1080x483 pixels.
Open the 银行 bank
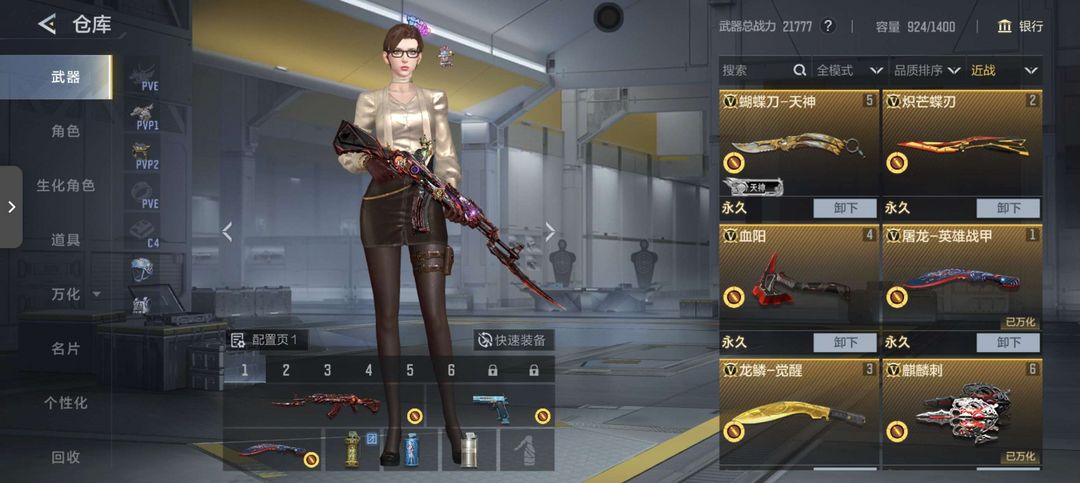1020,26
